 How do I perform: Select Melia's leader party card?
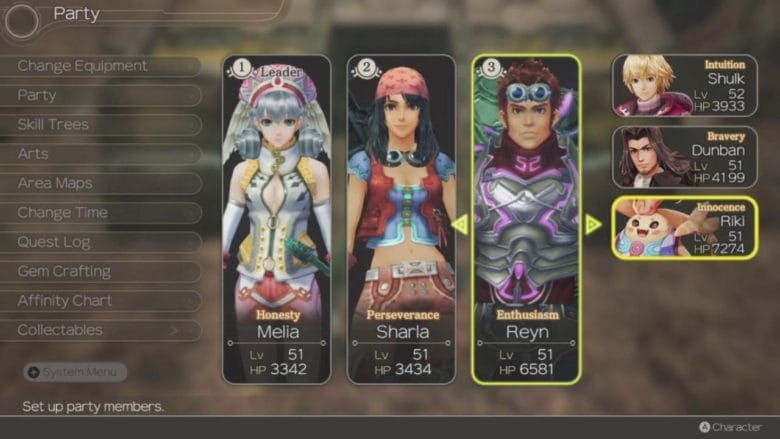277,220
